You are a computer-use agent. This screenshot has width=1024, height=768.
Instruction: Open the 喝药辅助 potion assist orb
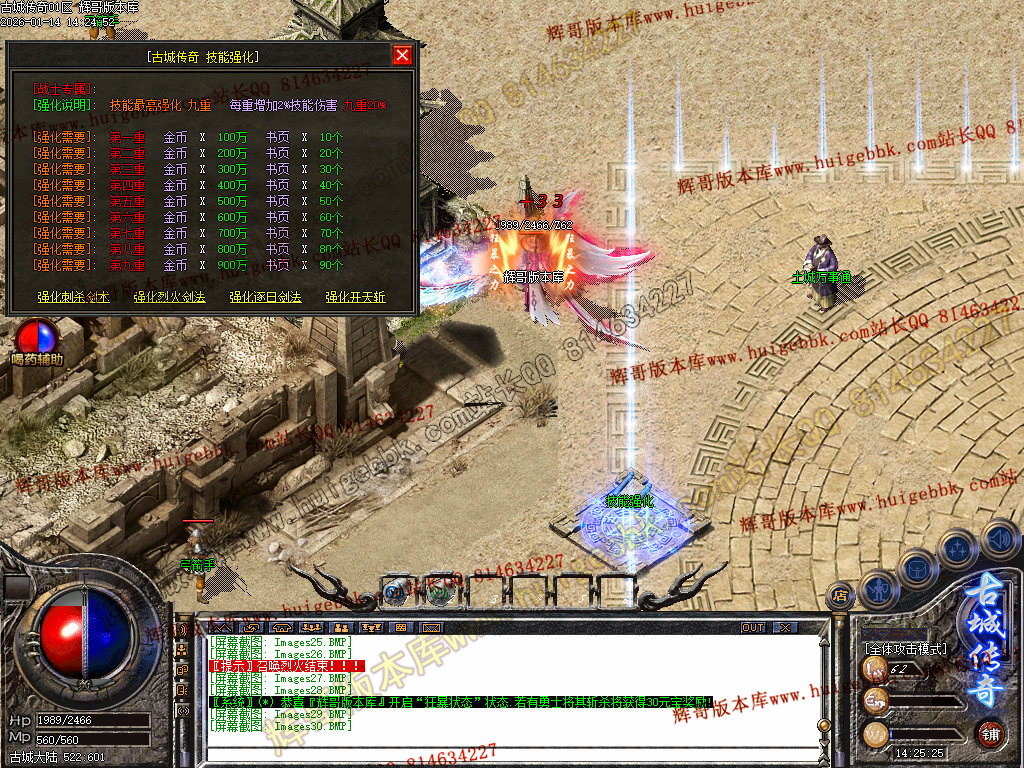pyautogui.click(x=37, y=337)
